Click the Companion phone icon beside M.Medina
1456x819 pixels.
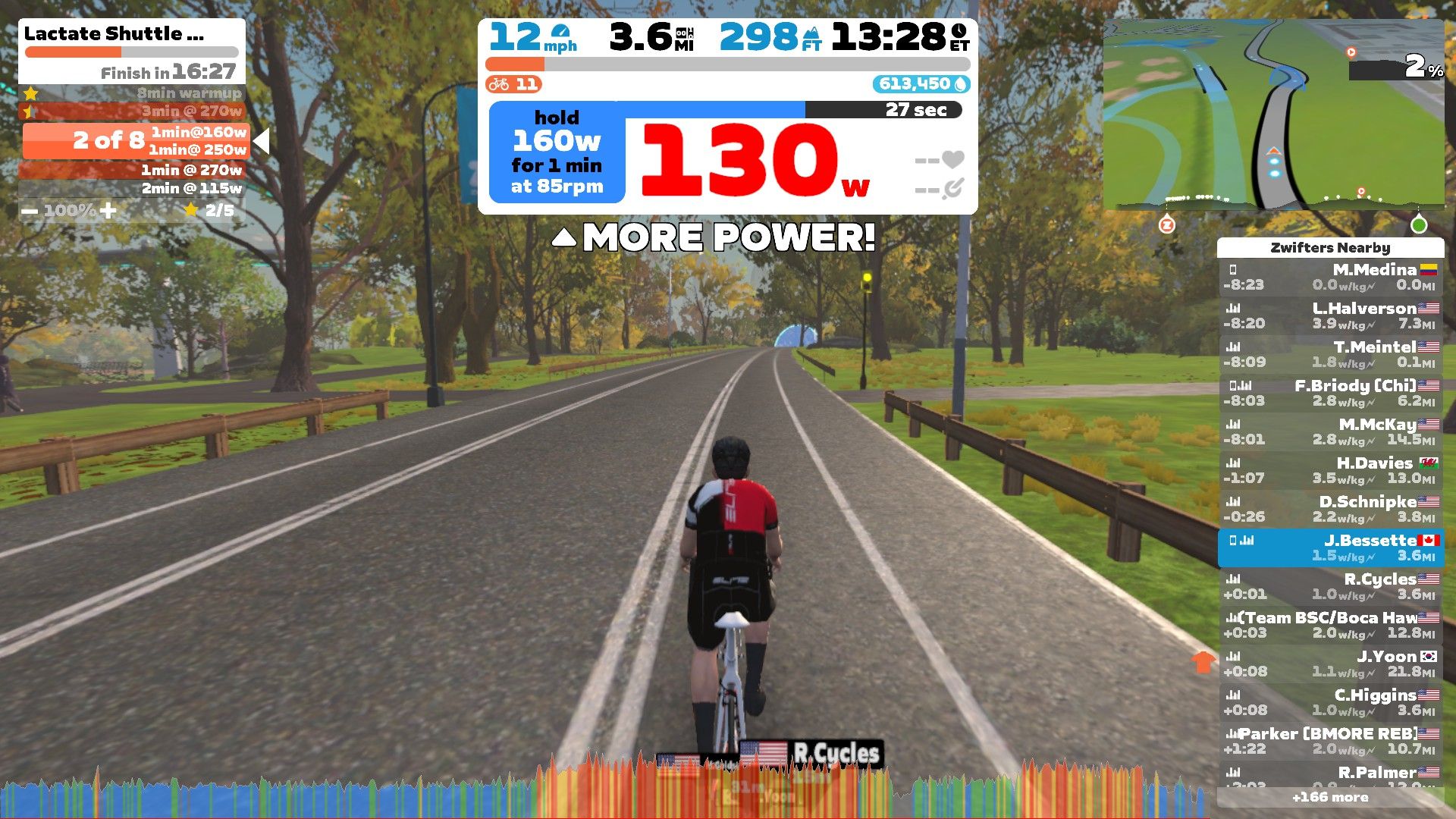click(x=1232, y=269)
